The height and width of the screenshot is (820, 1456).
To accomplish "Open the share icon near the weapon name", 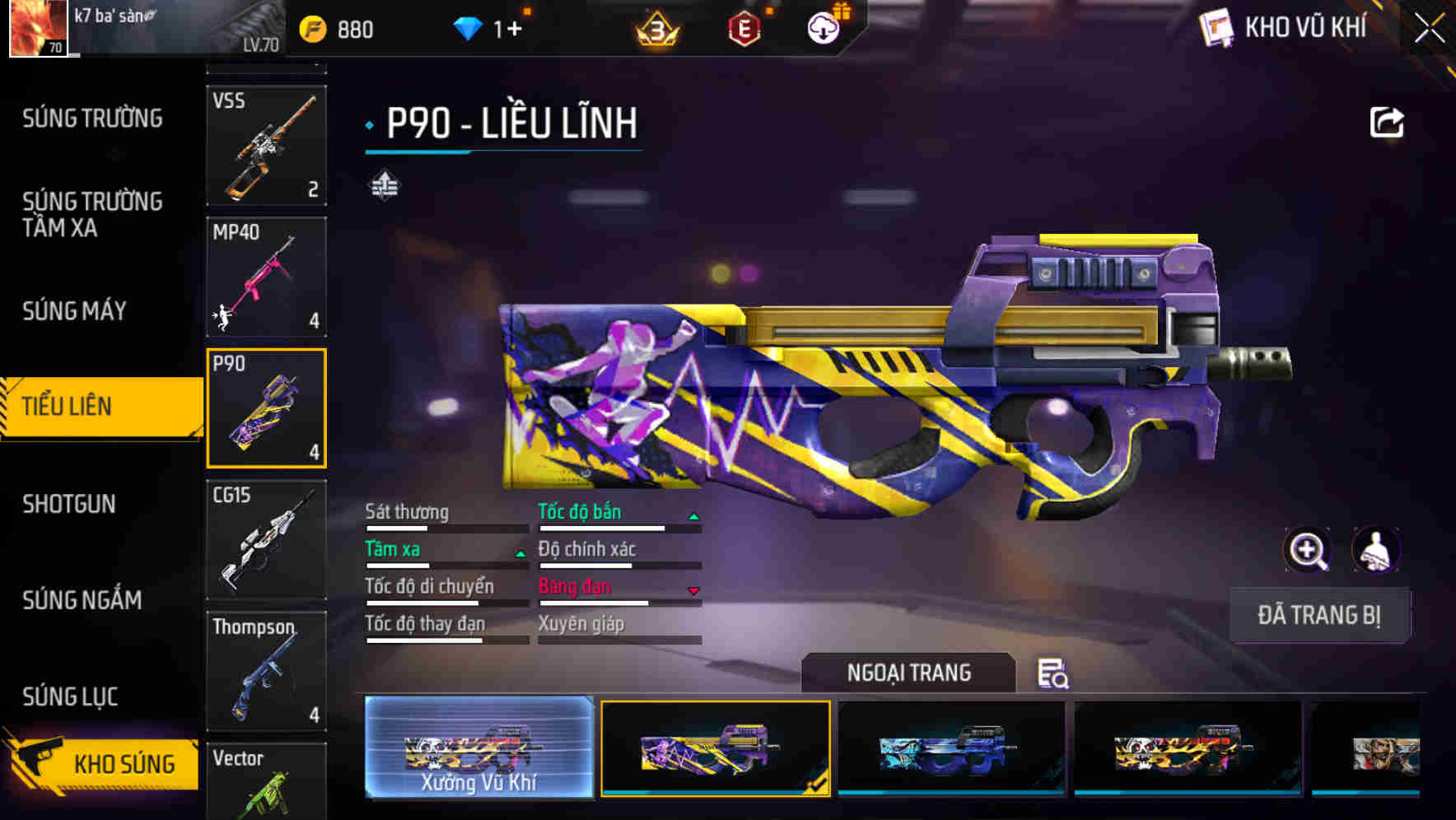I will pyautogui.click(x=1386, y=121).
